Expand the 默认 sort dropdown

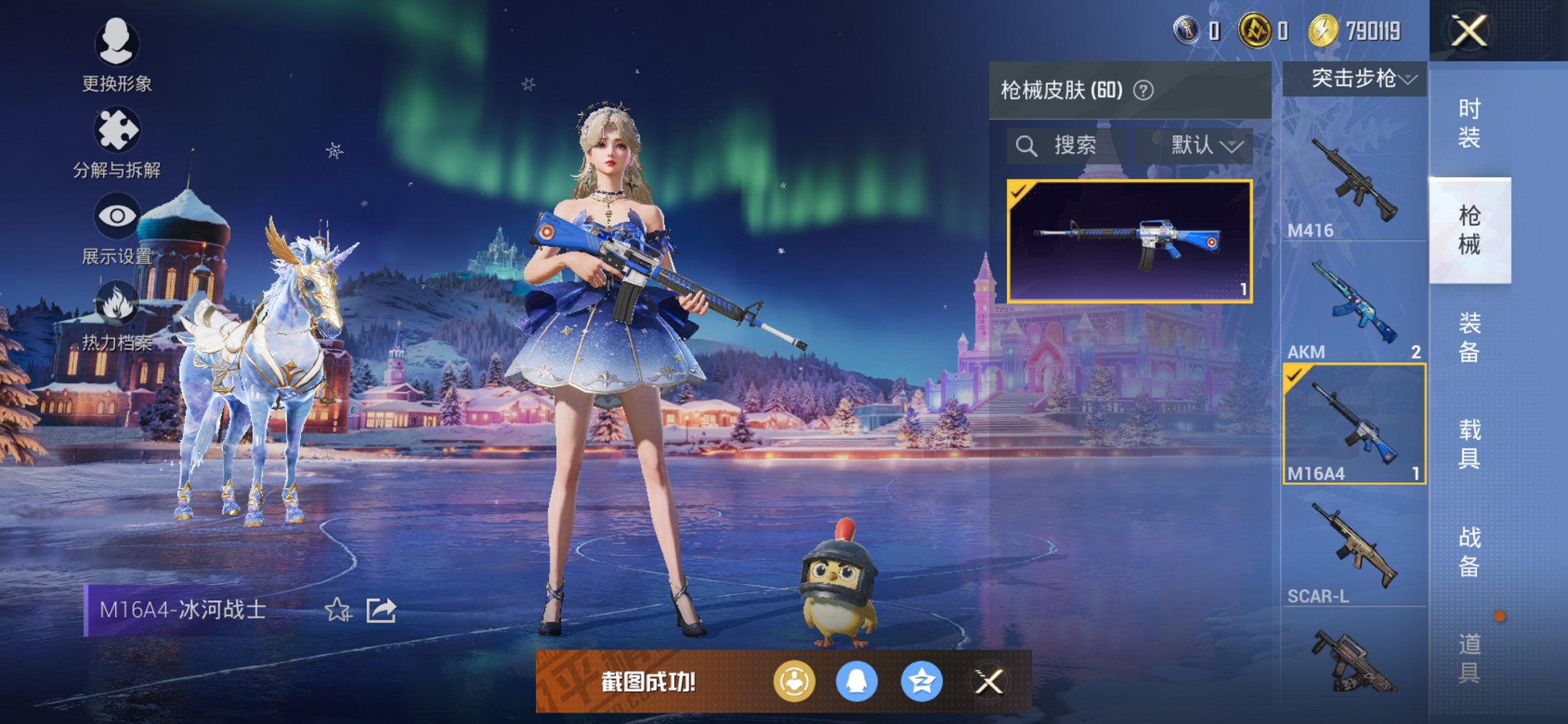(x=1200, y=143)
